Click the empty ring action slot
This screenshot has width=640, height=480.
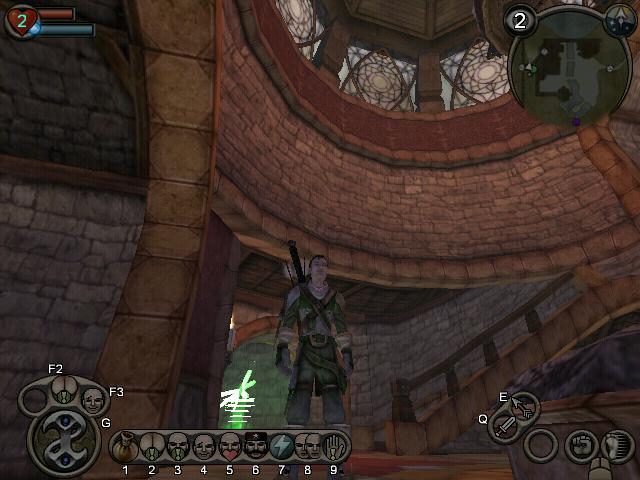542,445
